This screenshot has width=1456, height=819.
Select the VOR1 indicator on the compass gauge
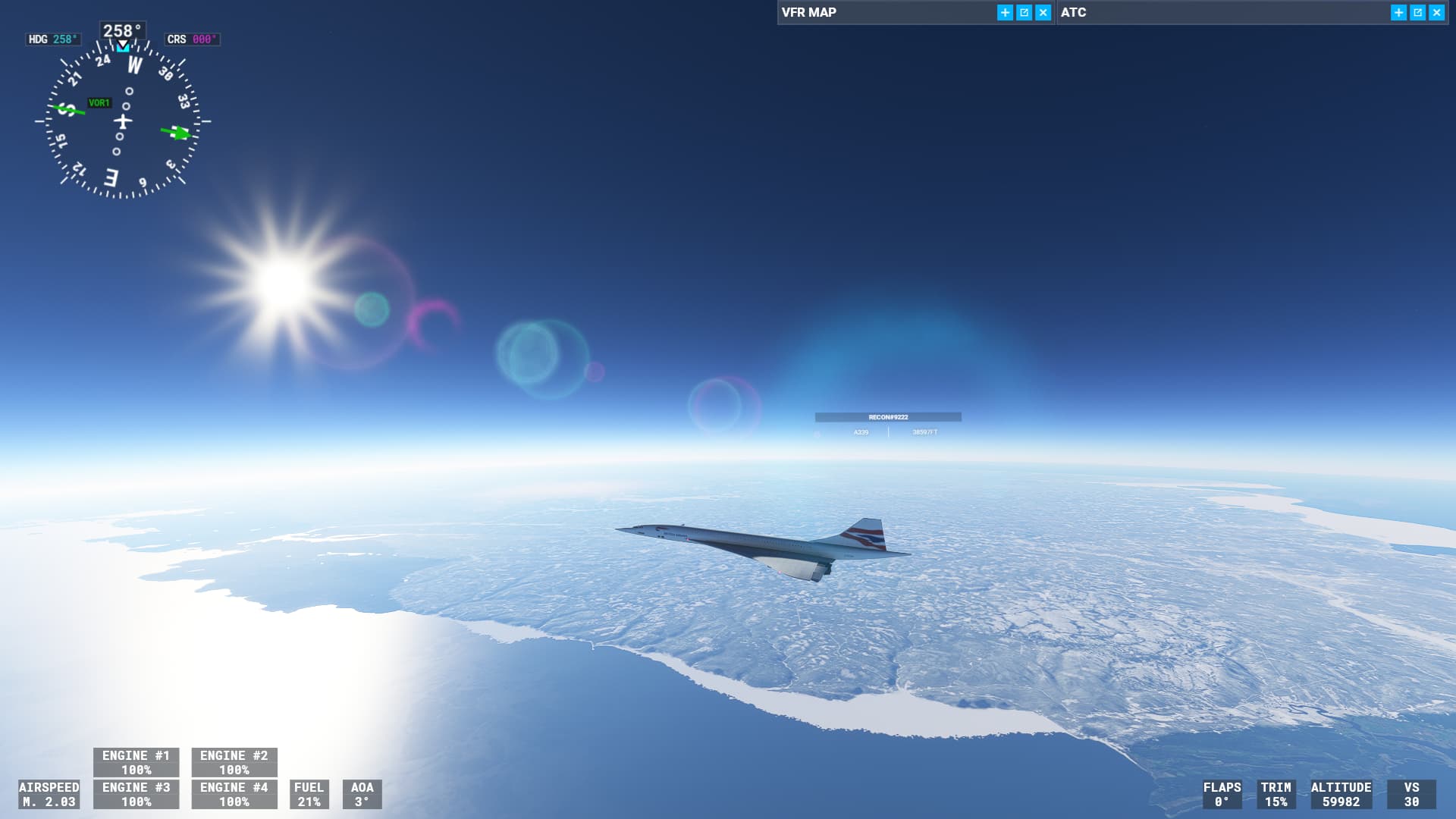(x=99, y=101)
